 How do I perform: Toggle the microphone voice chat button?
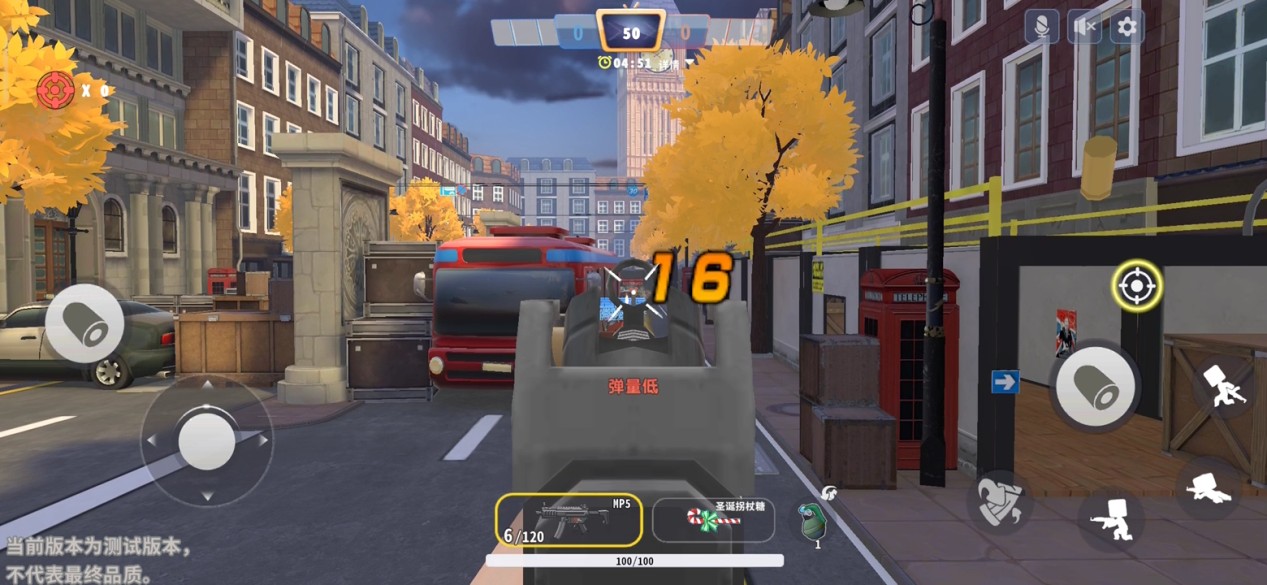tap(1042, 27)
